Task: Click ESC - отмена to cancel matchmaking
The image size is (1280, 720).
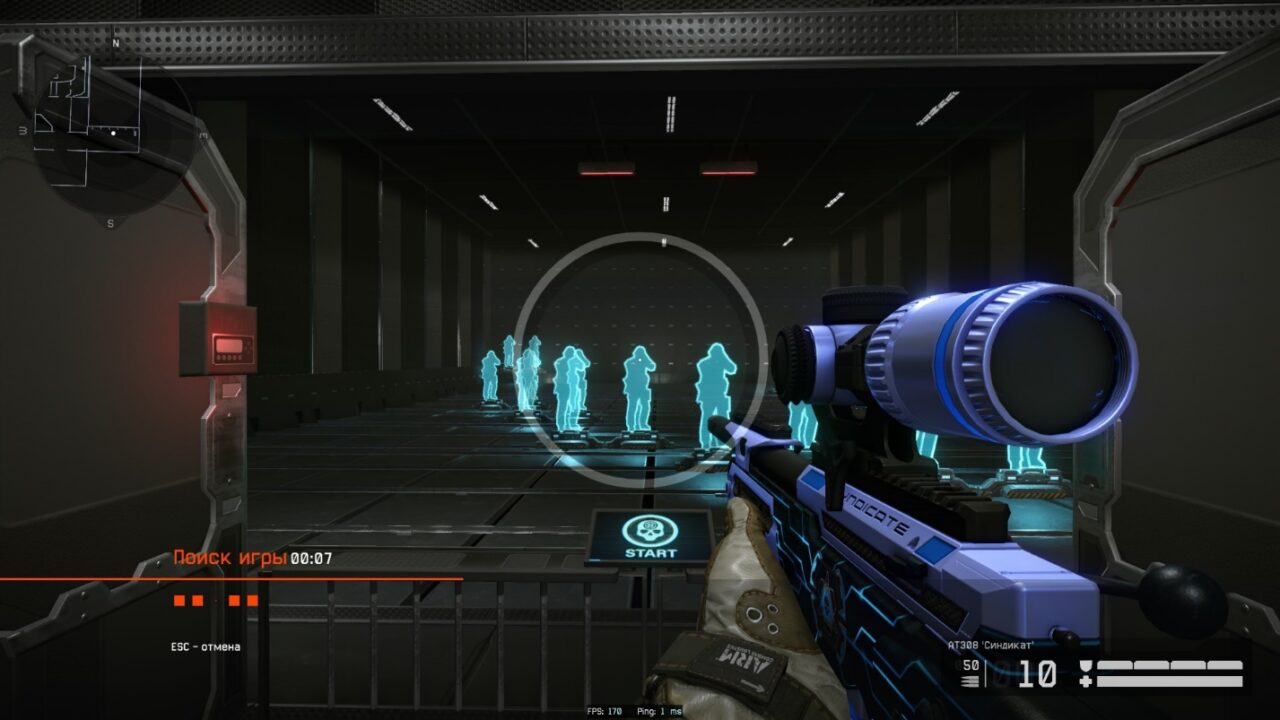Action: pos(205,646)
